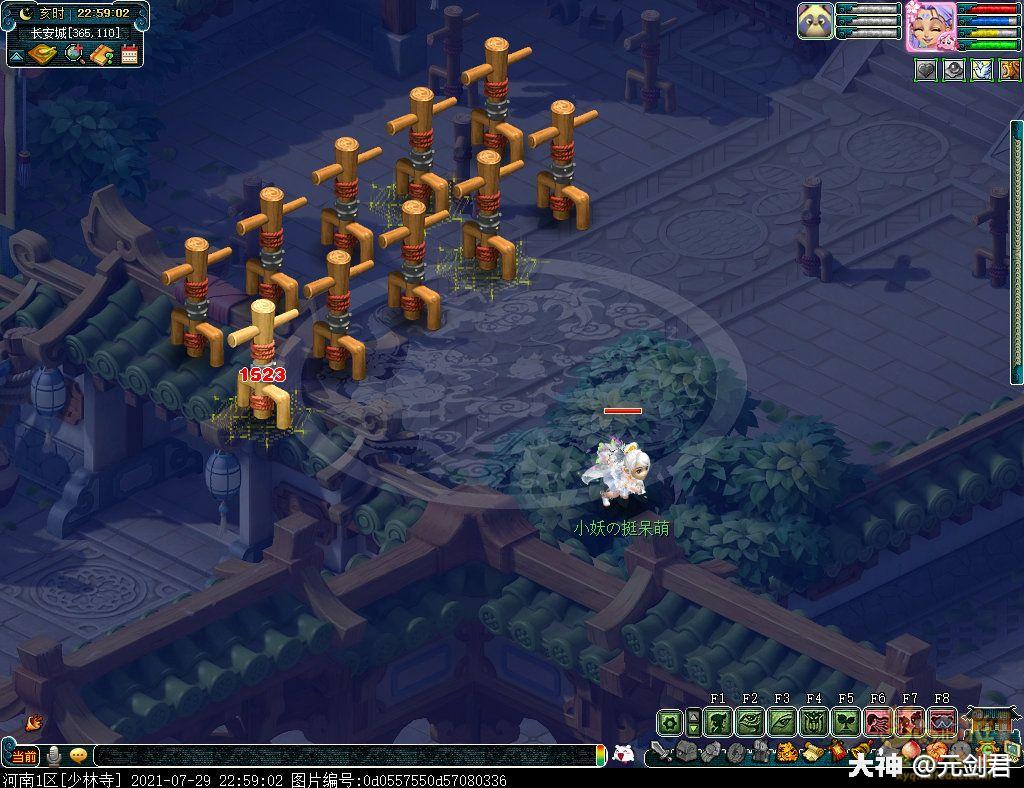The width and height of the screenshot is (1024, 788).
Task: Select the pet panda portrait
Action: click(815, 21)
